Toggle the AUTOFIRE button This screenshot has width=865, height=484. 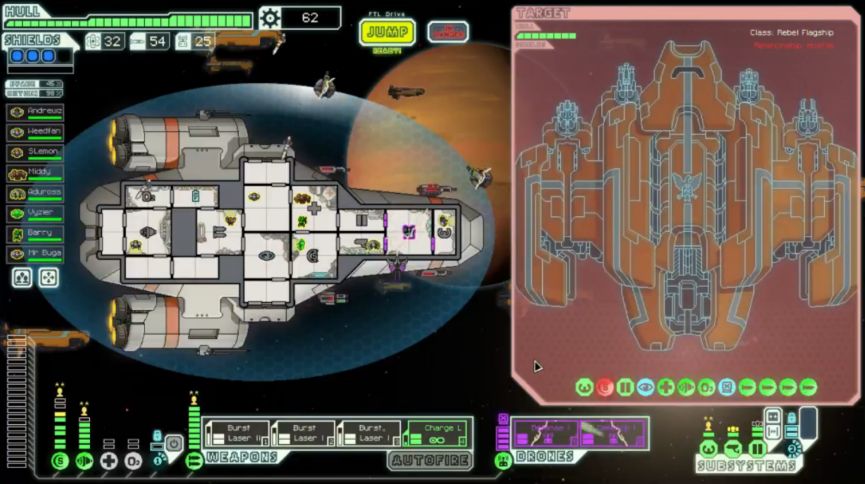429,459
